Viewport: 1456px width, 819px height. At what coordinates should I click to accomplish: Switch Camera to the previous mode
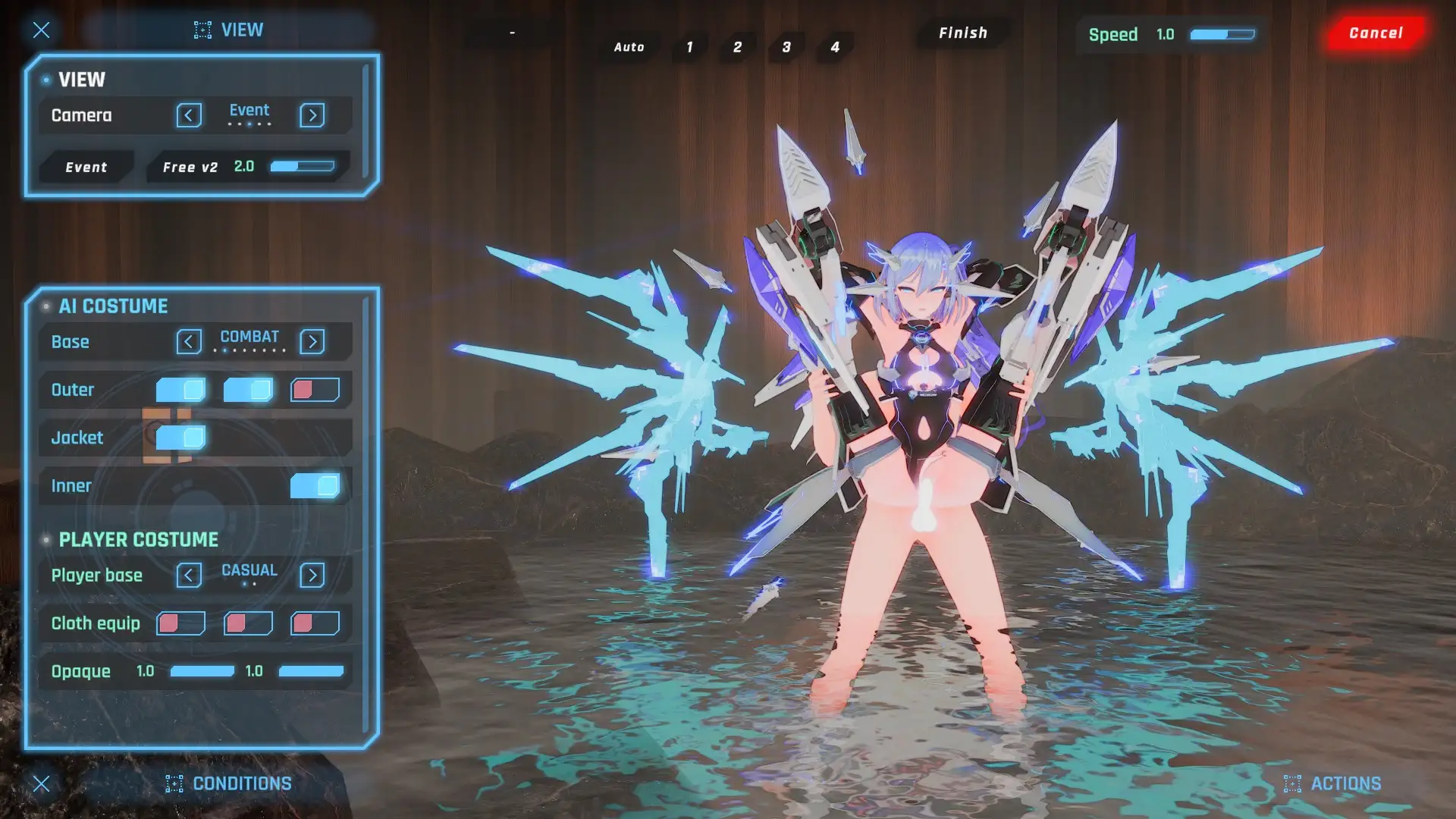point(189,115)
